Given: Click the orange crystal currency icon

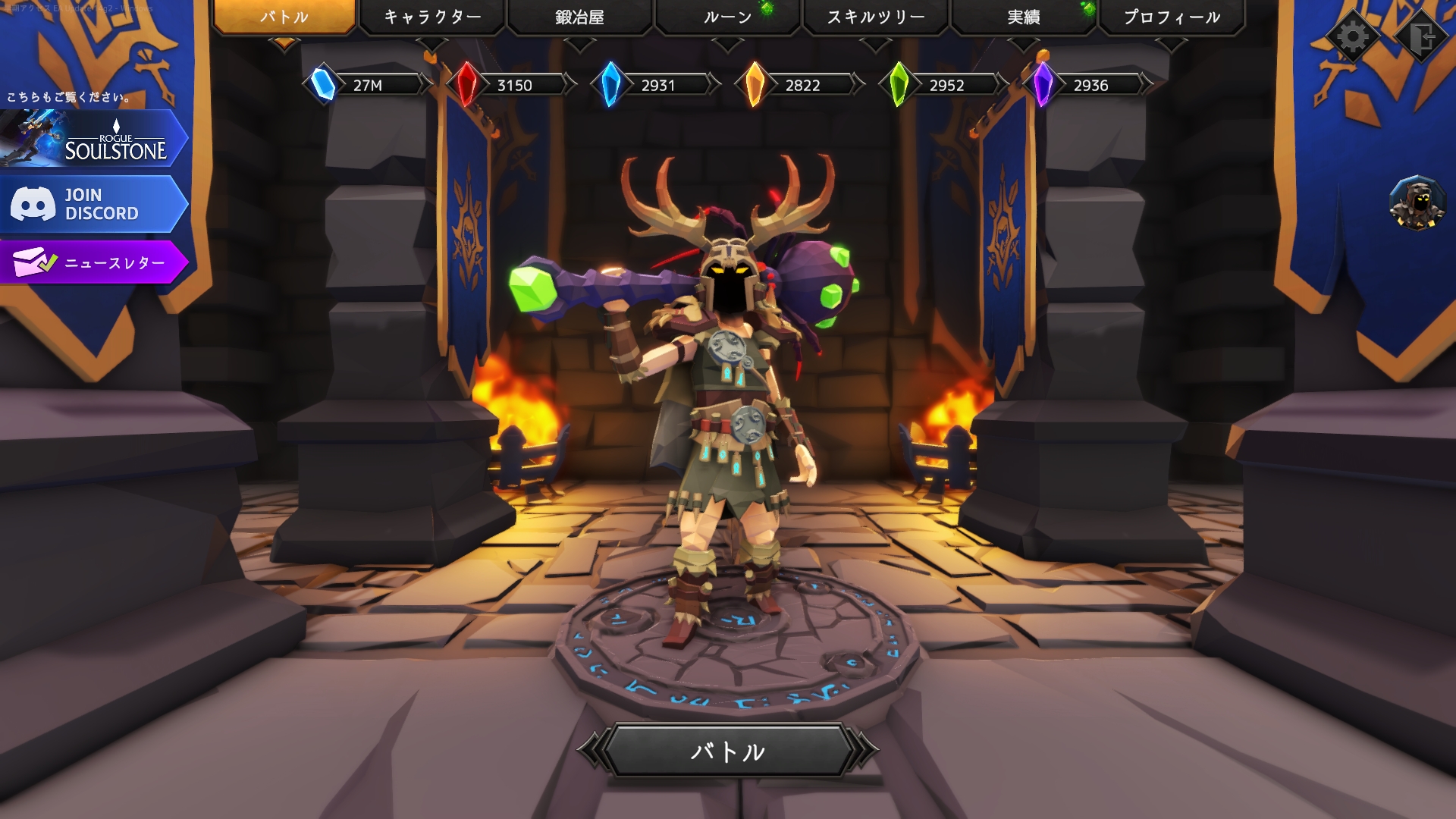Looking at the screenshot, I should tap(755, 85).
